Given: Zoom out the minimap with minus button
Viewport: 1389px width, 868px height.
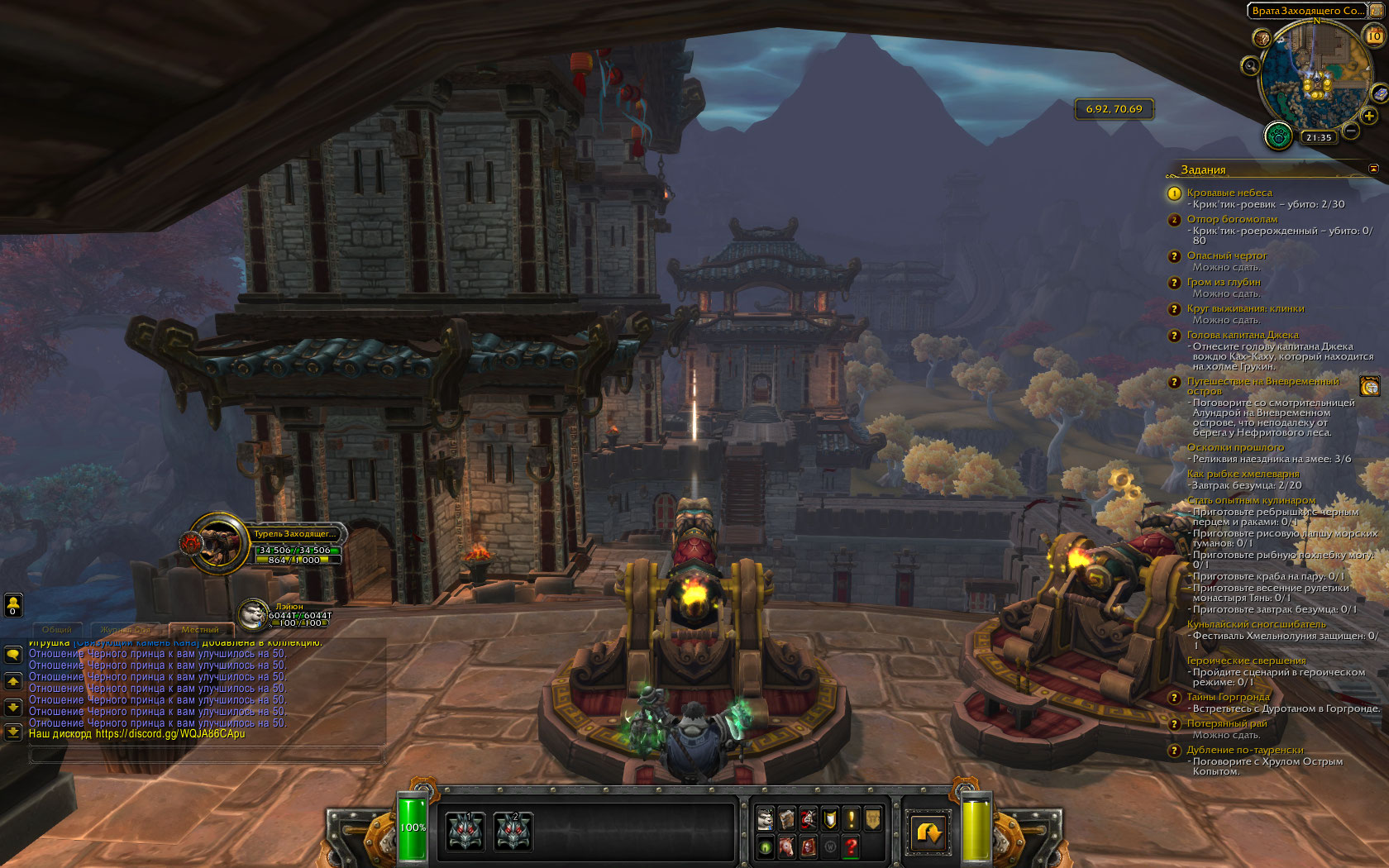Looking at the screenshot, I should 1351,131.
